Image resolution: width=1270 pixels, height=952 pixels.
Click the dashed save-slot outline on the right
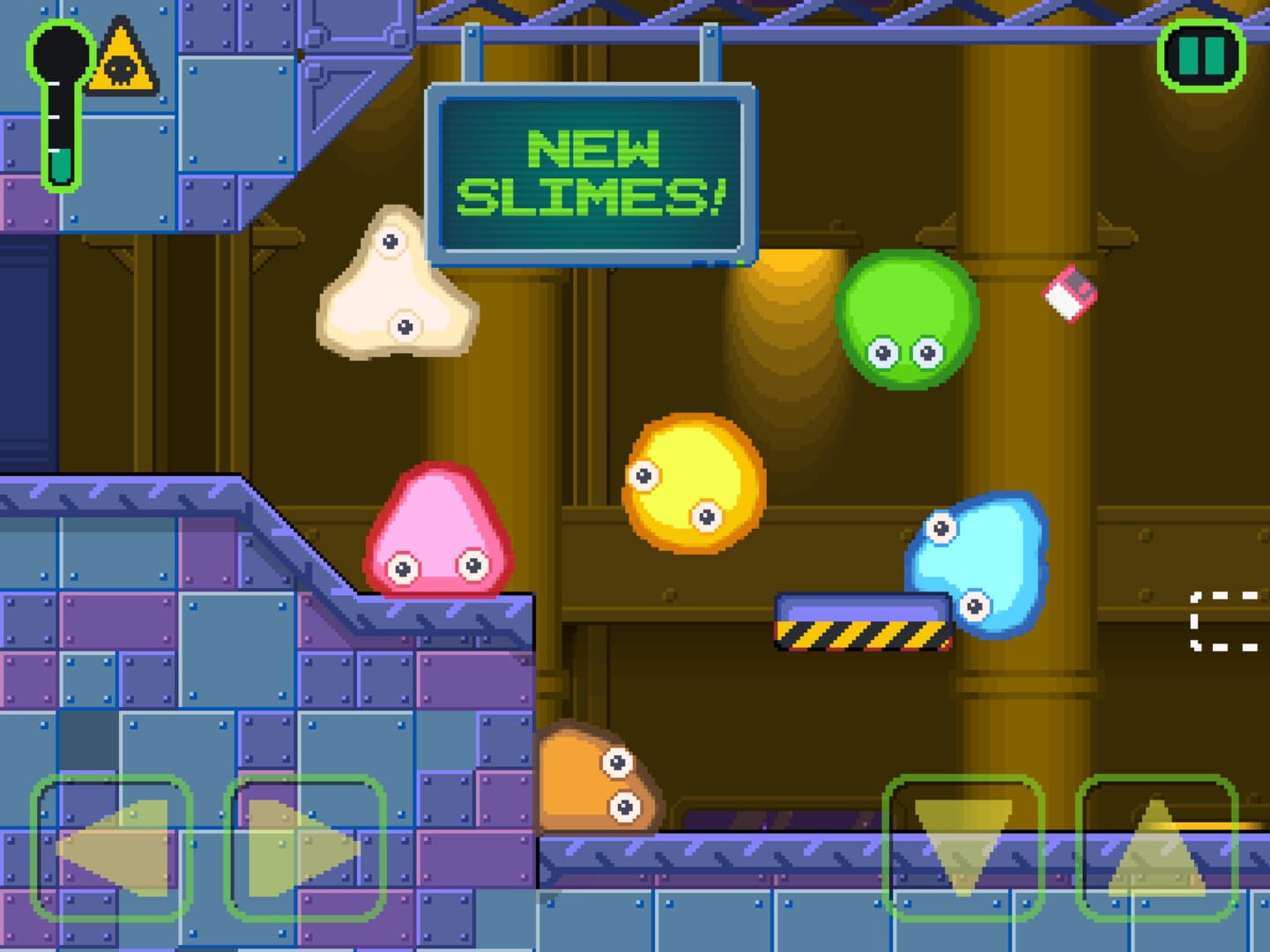click(1228, 620)
